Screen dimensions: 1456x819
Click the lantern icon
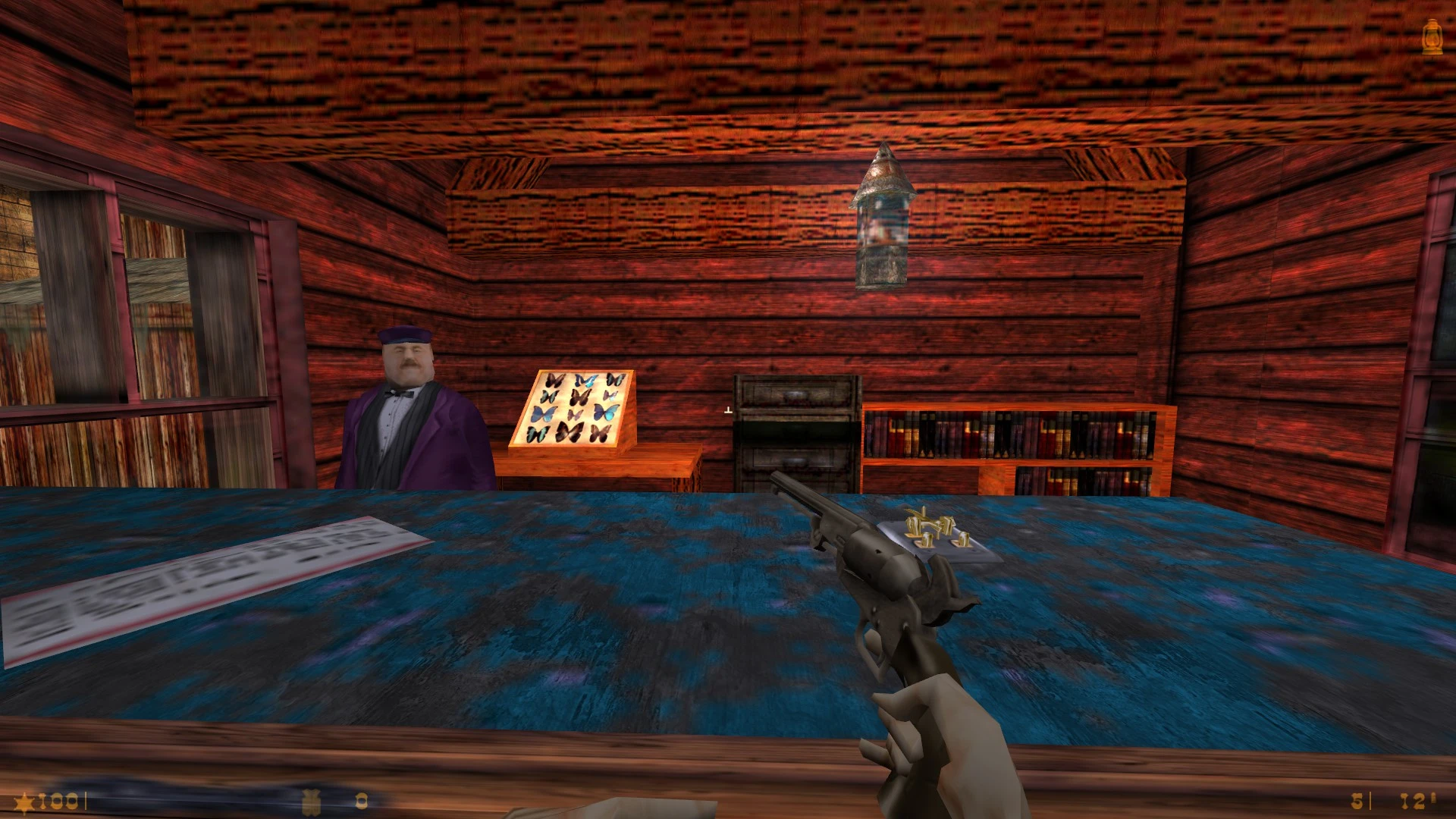pyautogui.click(x=1431, y=36)
